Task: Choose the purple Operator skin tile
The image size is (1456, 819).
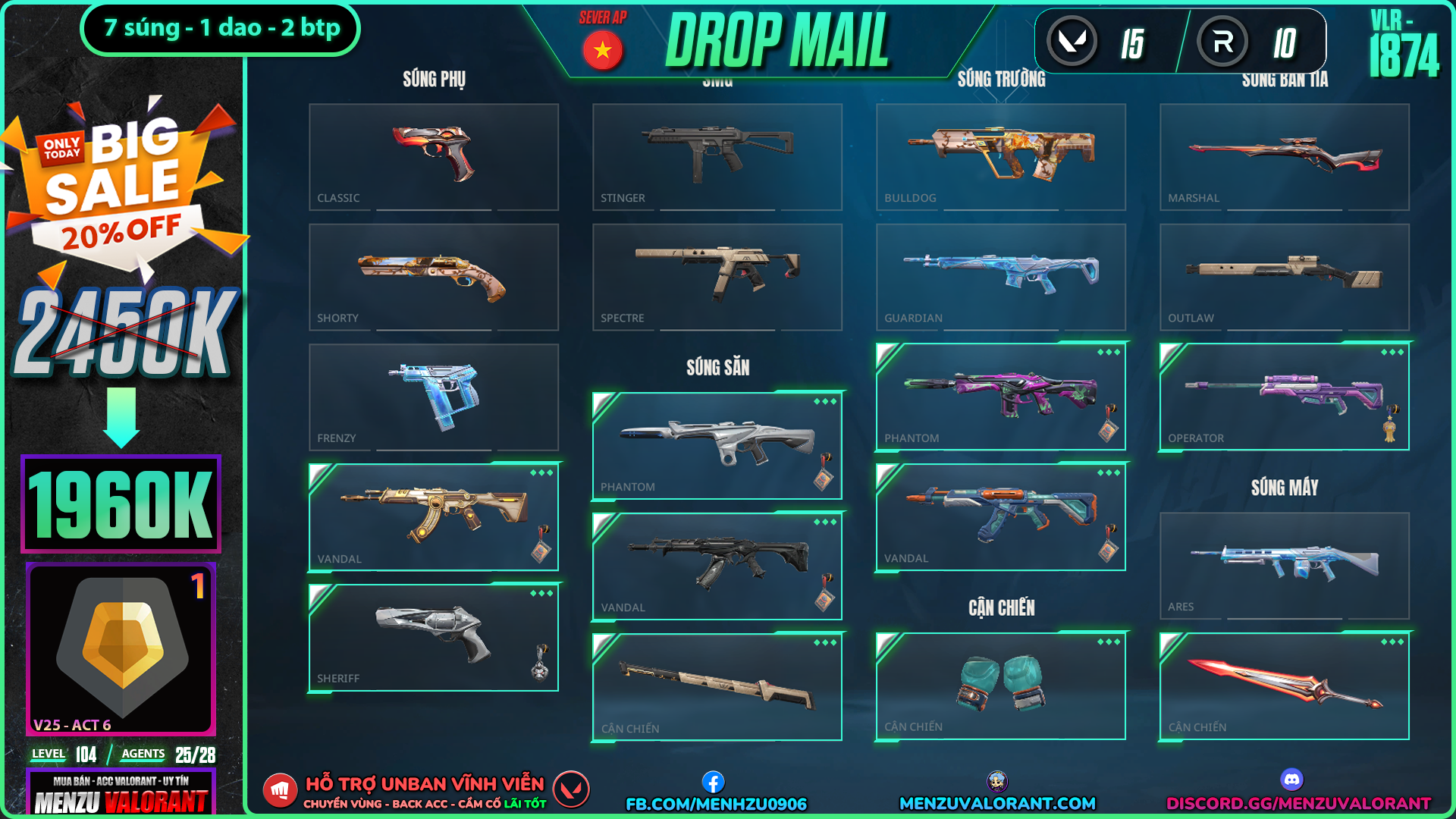Action: tap(1284, 397)
